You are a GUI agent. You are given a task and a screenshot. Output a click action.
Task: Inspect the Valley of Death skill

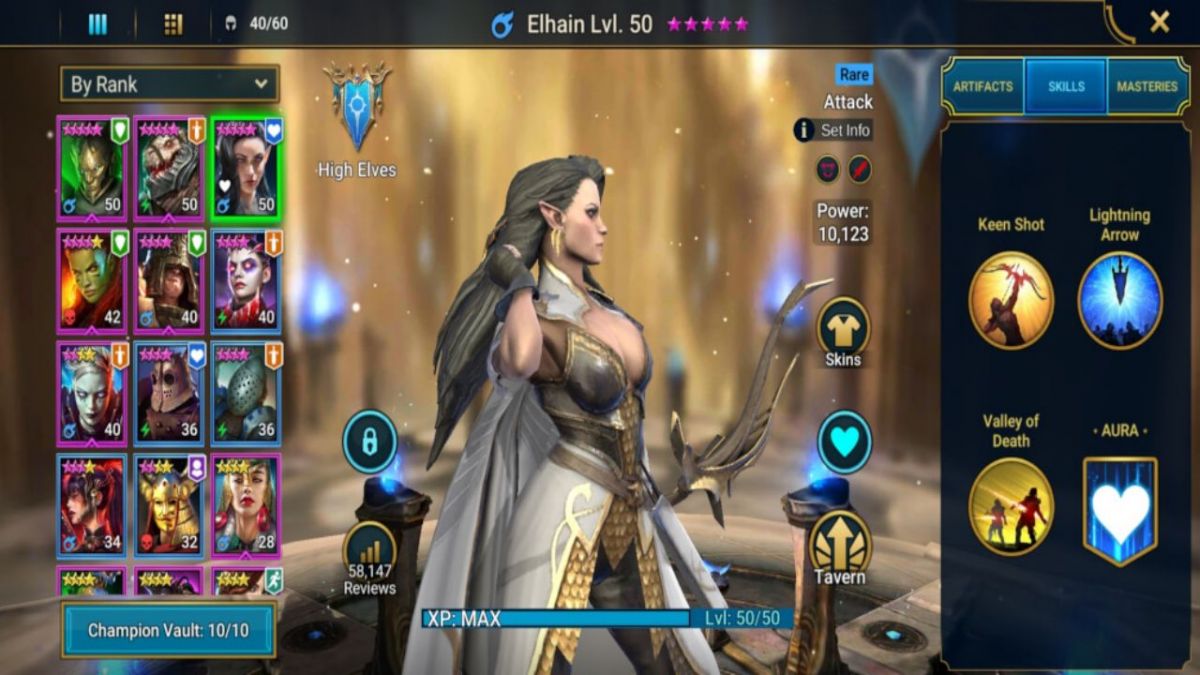point(1010,506)
